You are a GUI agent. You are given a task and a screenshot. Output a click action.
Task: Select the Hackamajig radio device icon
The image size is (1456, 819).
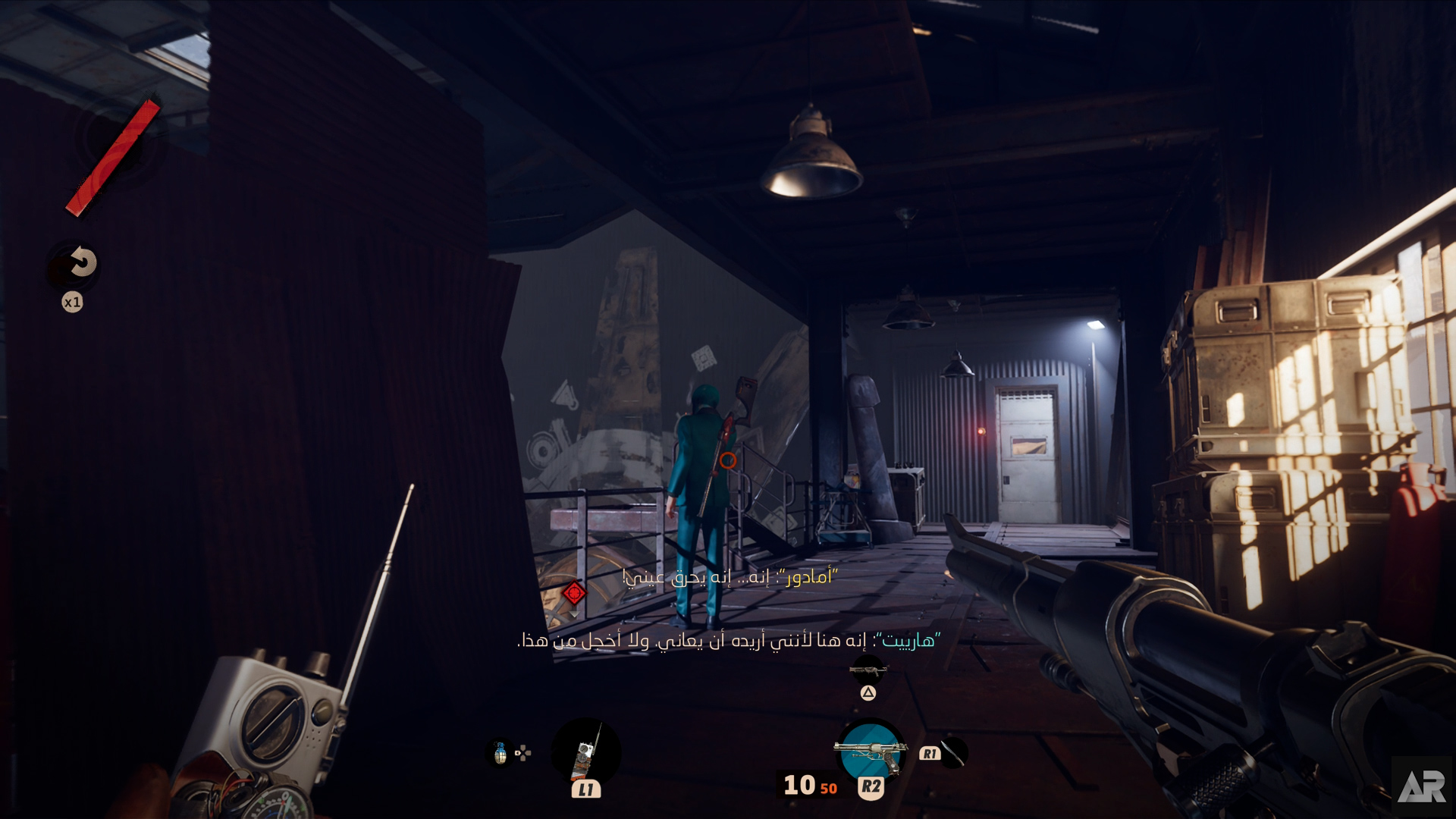point(585,752)
